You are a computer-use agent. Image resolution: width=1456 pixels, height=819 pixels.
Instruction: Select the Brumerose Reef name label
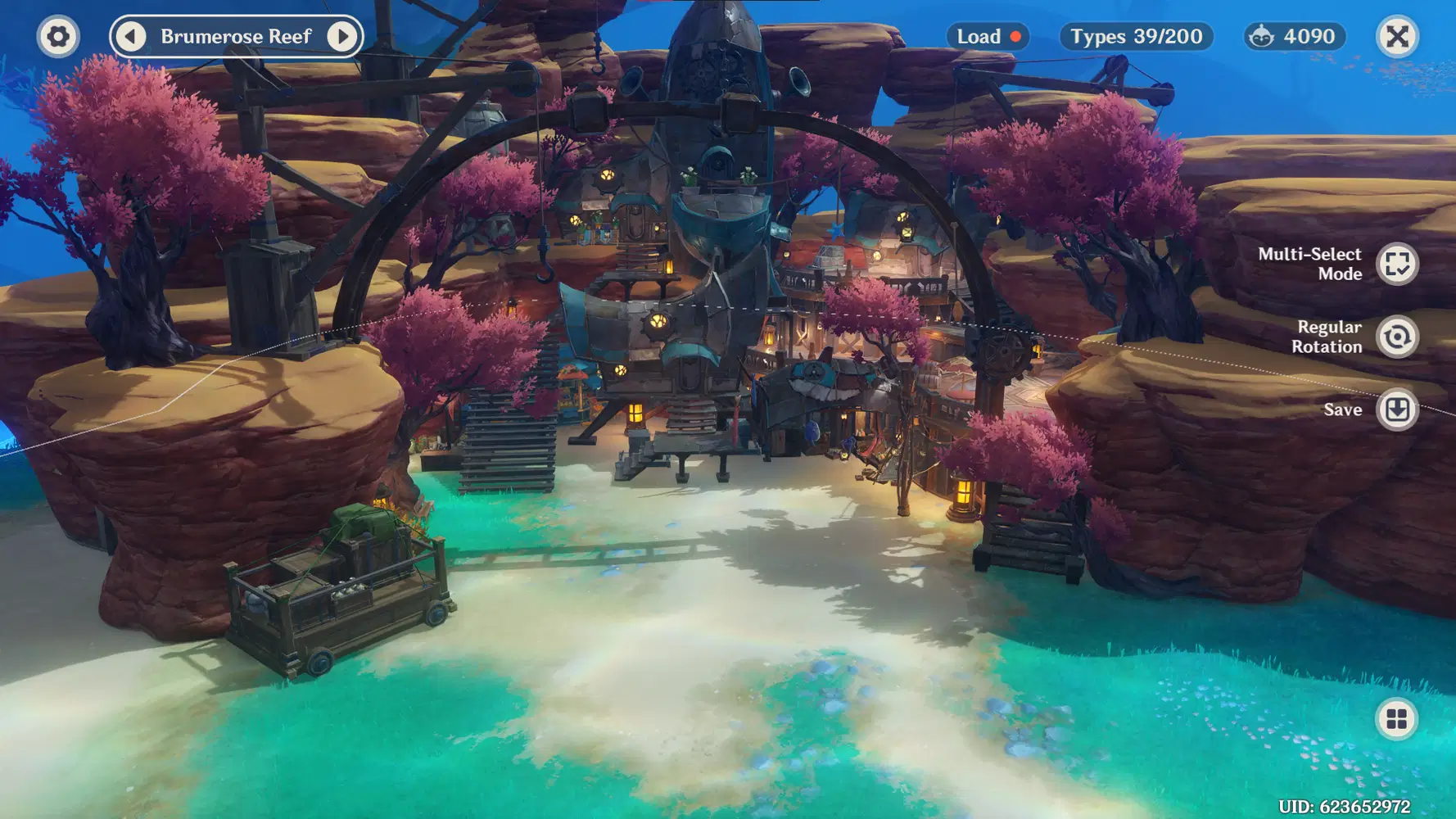click(x=236, y=36)
